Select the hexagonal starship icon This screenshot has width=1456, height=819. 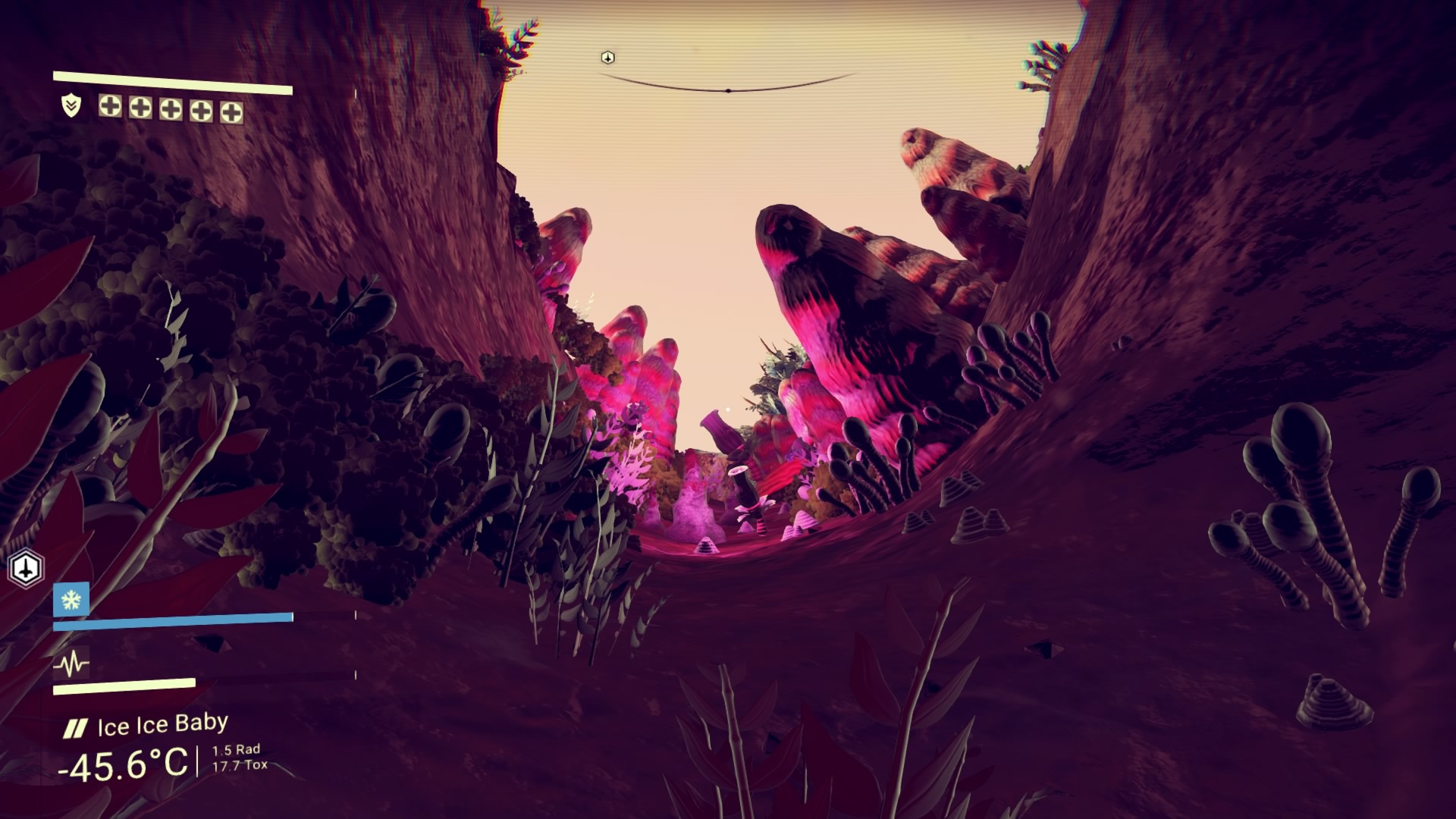pyautogui.click(x=27, y=568)
